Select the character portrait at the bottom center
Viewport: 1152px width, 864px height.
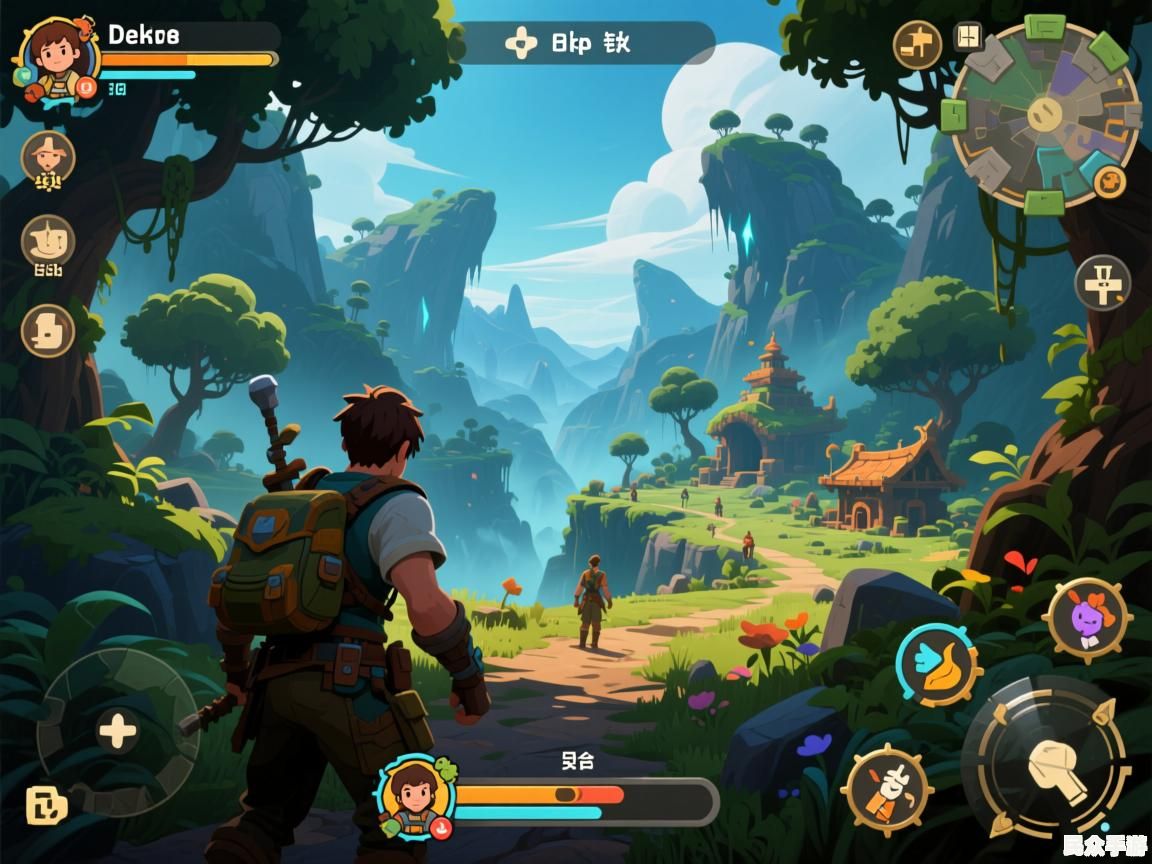point(416,797)
